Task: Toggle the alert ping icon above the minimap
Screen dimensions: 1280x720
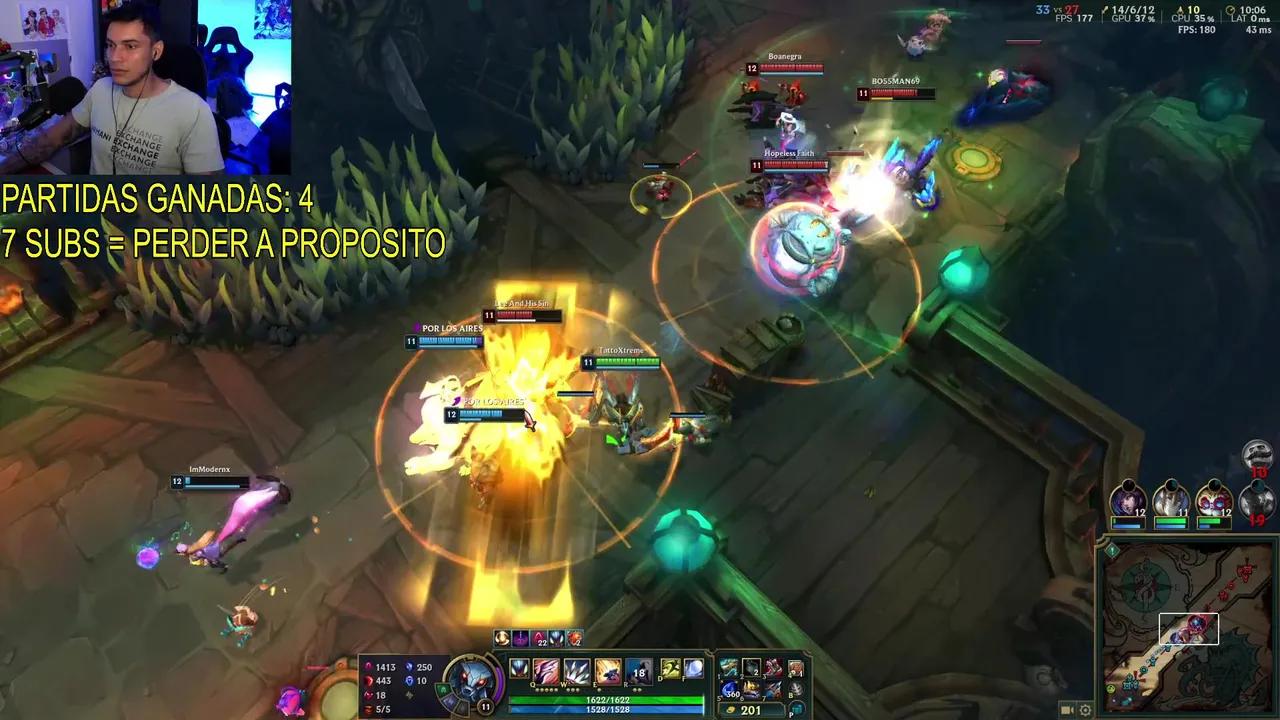Action: point(1112,550)
